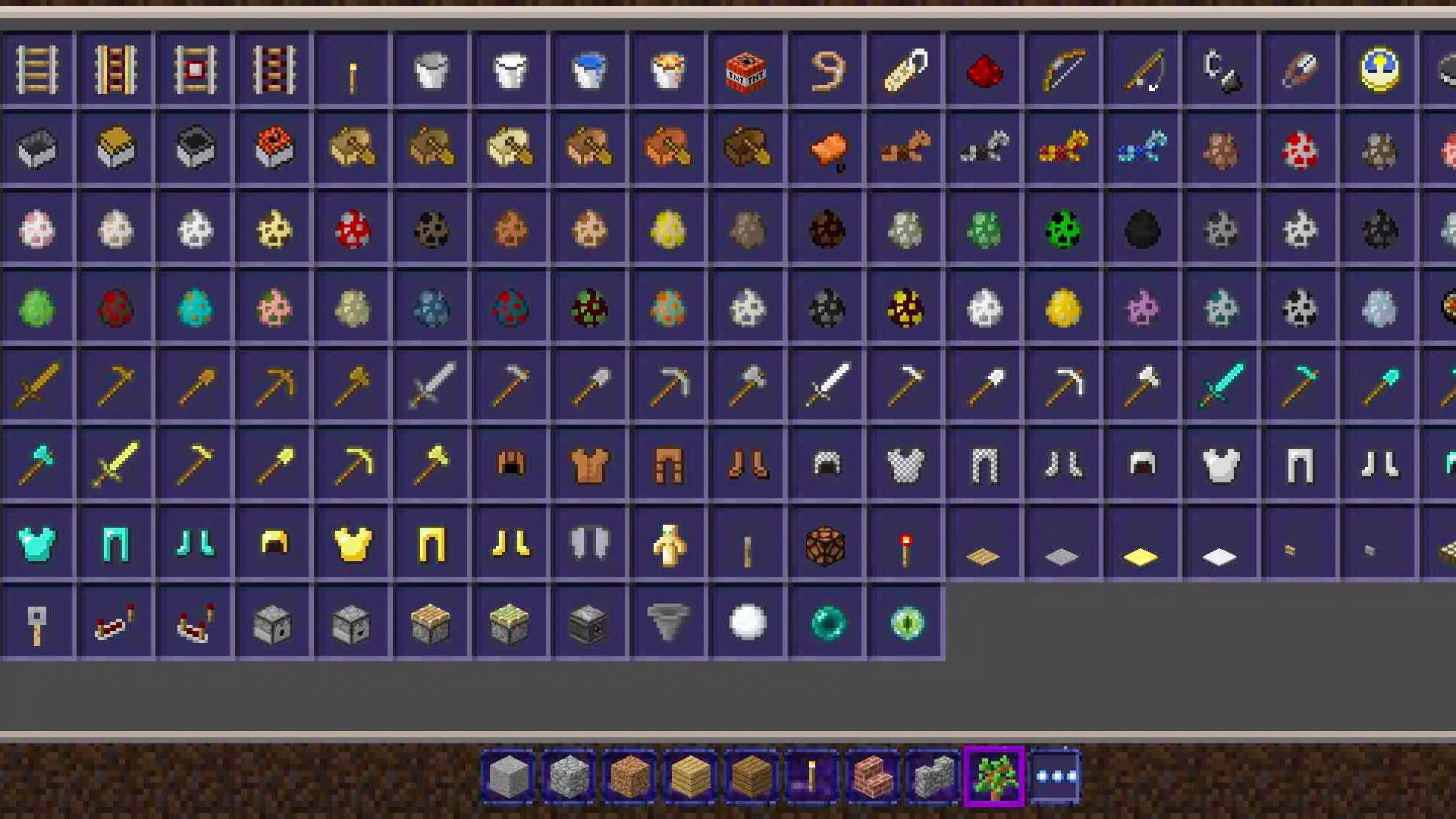Image resolution: width=1456 pixels, height=819 pixels.
Task: Select the hopper item
Action: tap(667, 622)
